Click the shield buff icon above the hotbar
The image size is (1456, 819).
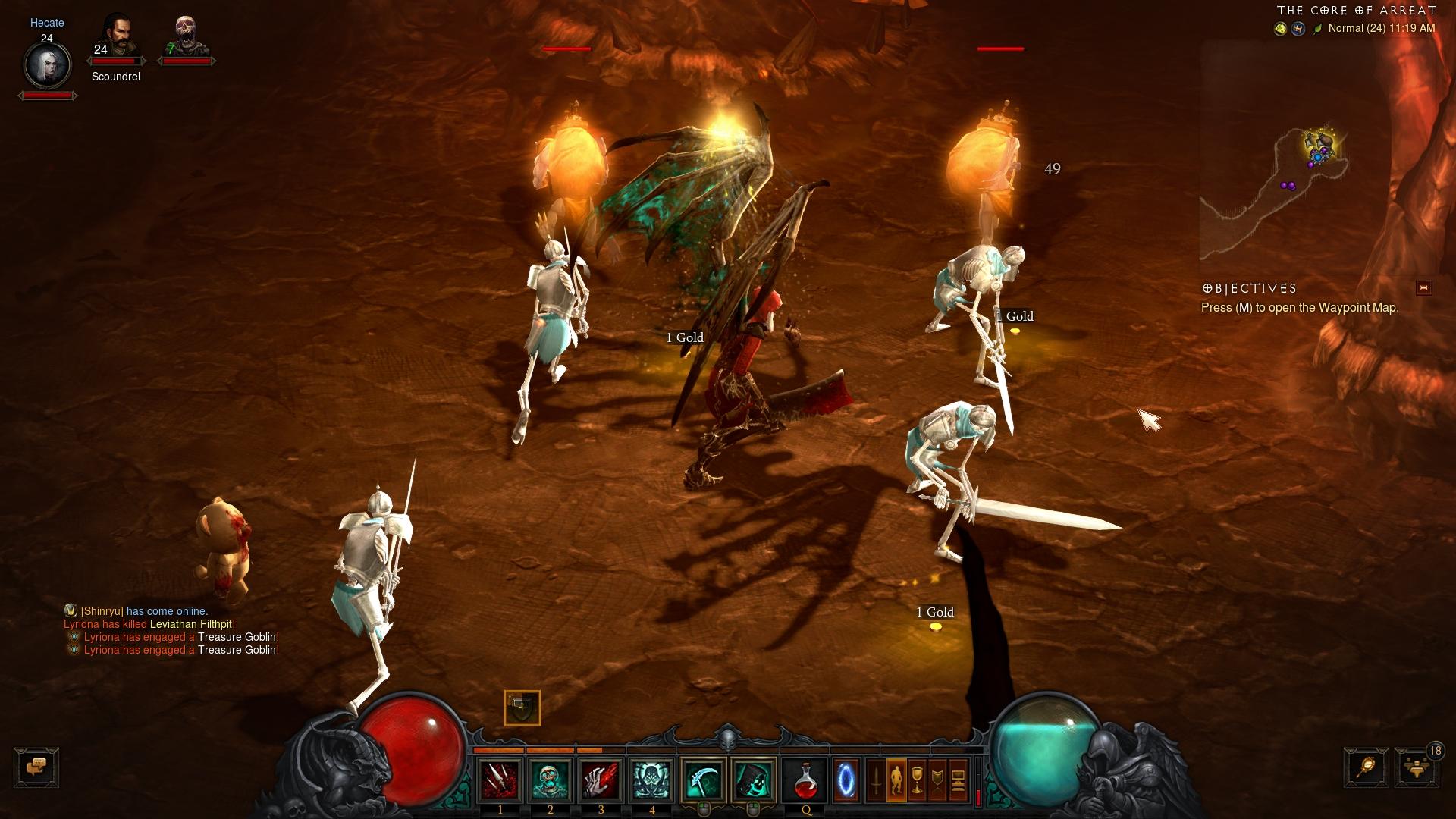pyautogui.click(x=522, y=708)
